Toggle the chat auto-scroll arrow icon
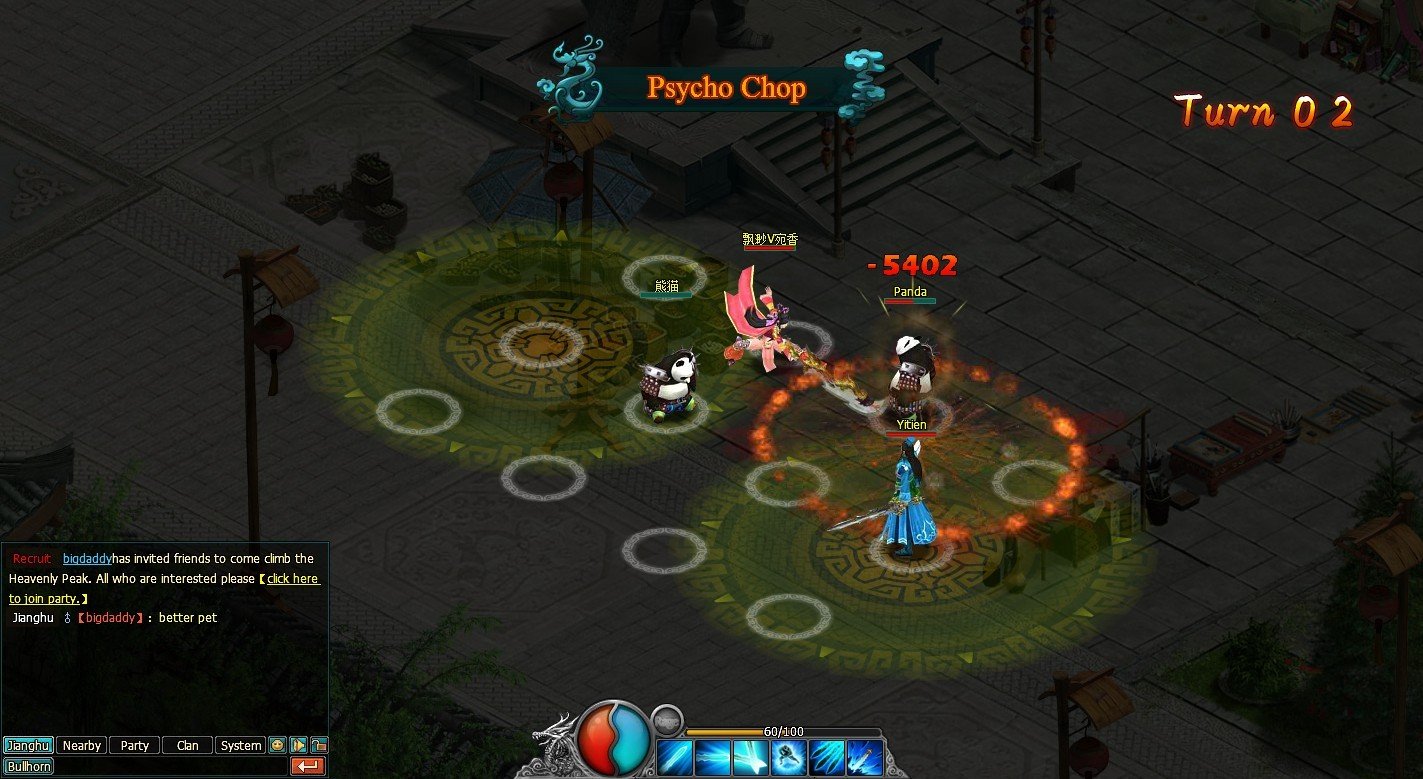1423x779 pixels. [297, 745]
